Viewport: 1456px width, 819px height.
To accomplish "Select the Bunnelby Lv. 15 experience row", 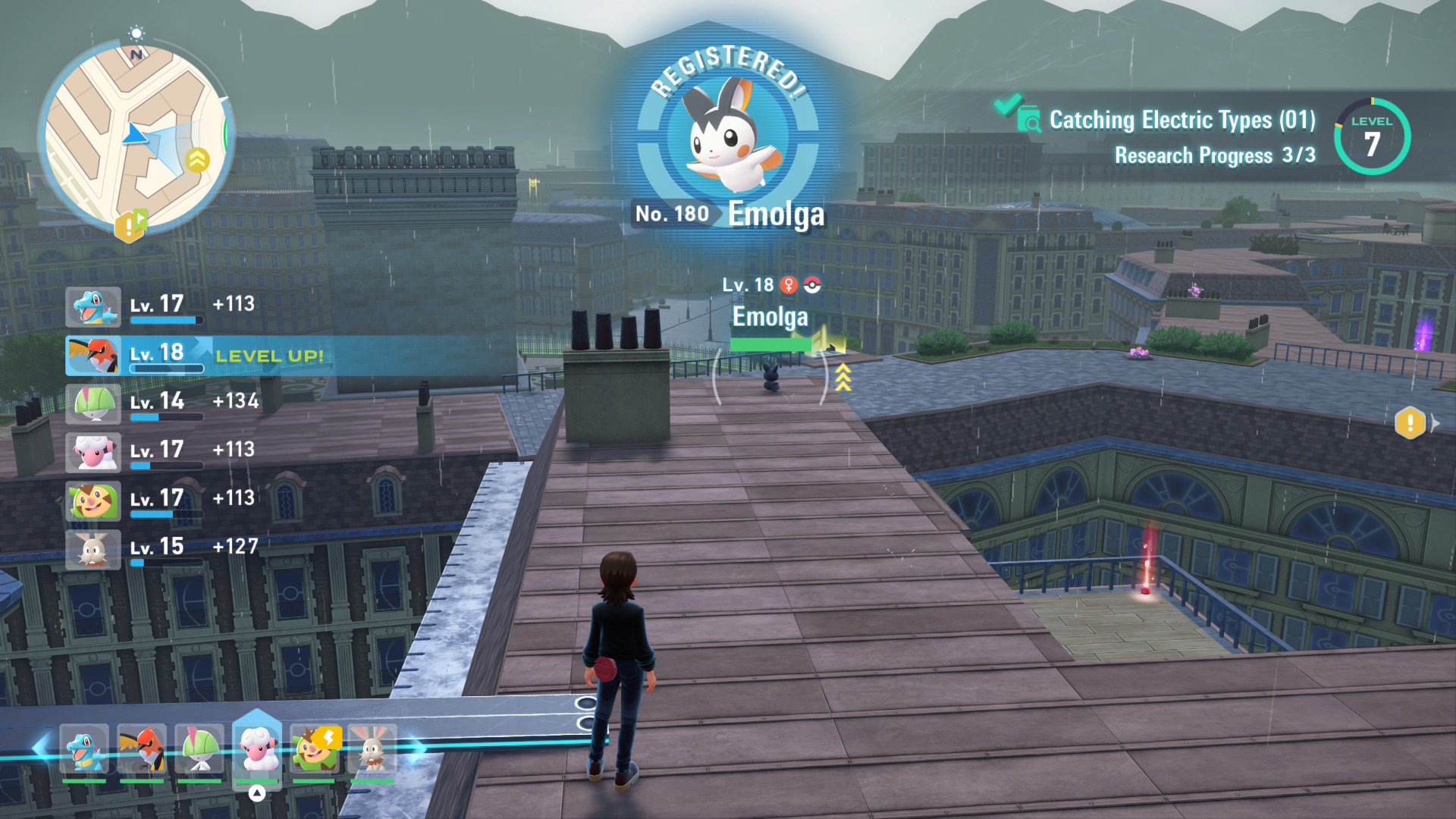I will (163, 548).
